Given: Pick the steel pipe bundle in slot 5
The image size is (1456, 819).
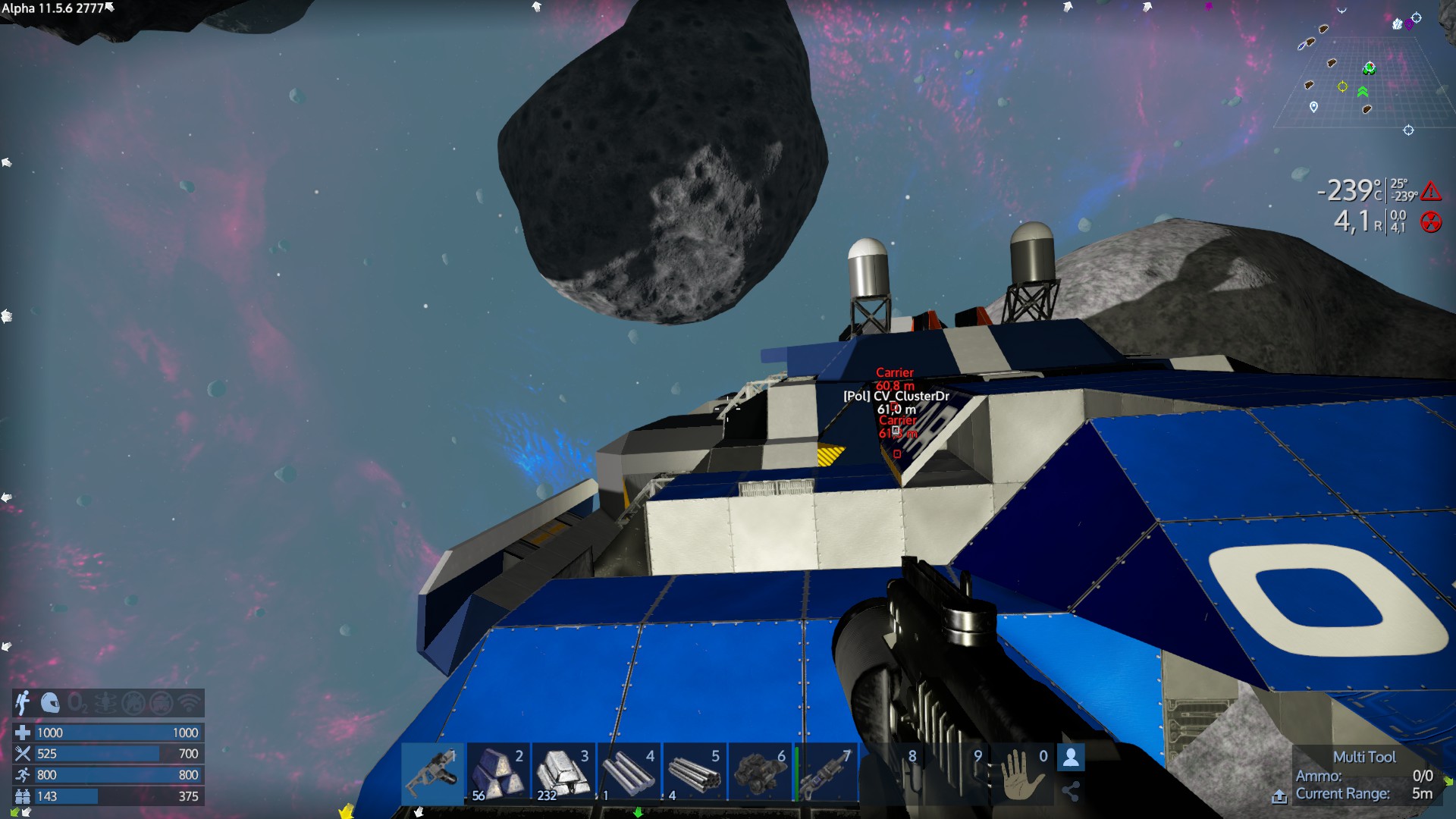Looking at the screenshot, I should click(x=694, y=772).
